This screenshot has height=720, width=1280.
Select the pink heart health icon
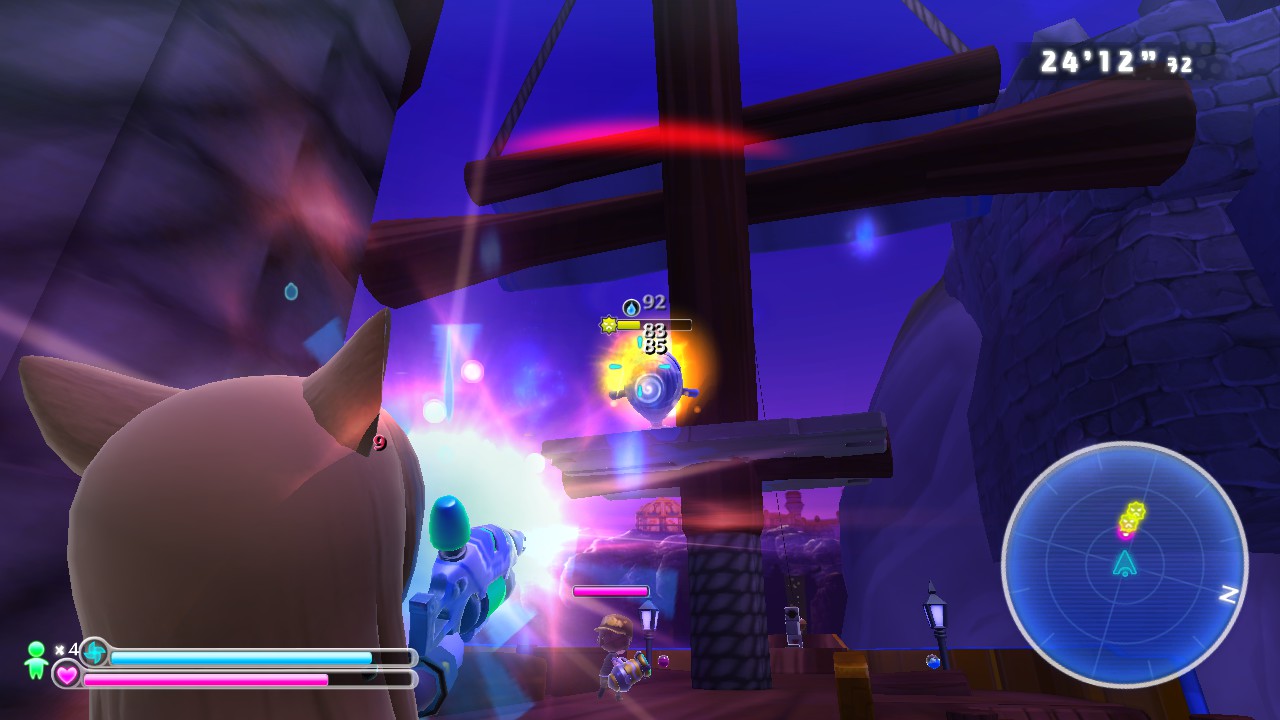(67, 675)
